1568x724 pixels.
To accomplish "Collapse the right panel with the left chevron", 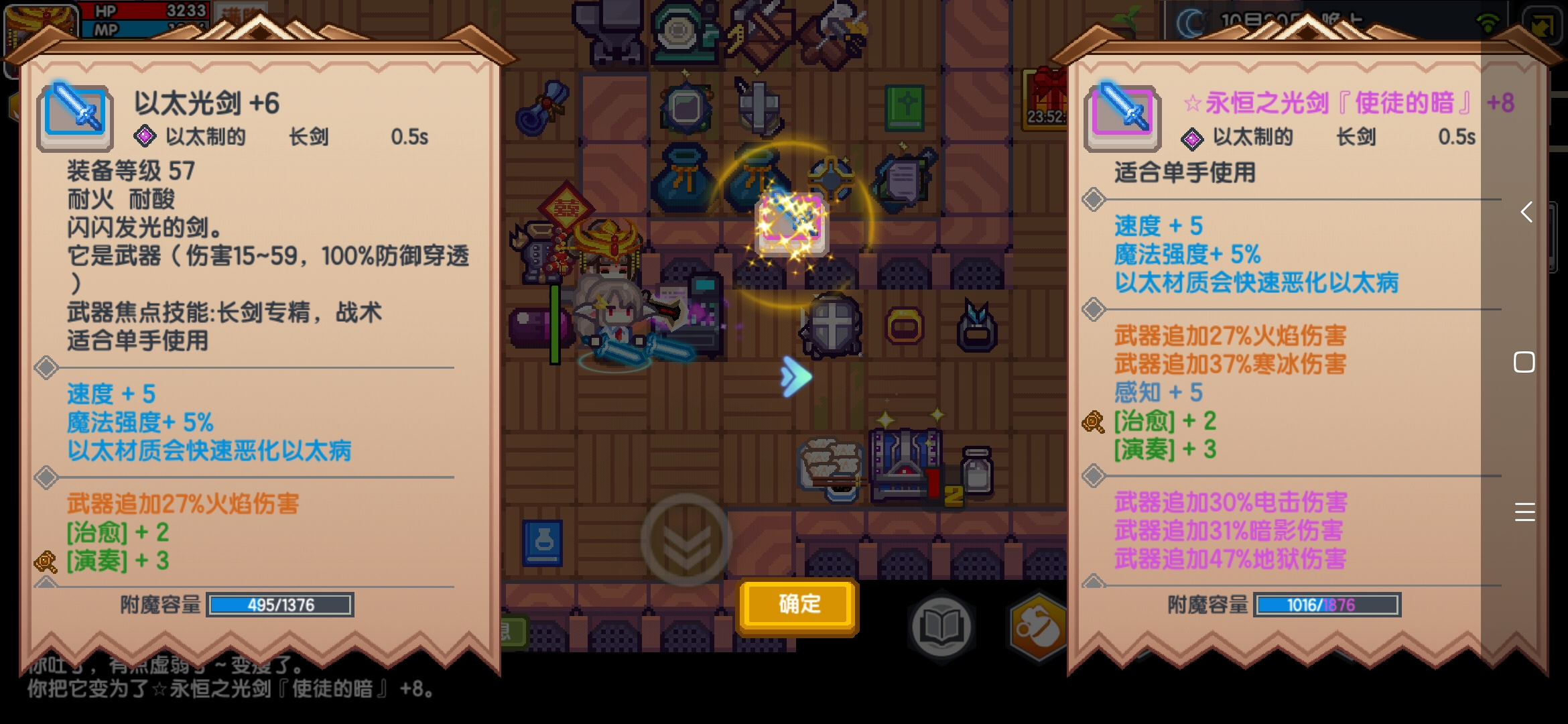I will [x=1526, y=213].
